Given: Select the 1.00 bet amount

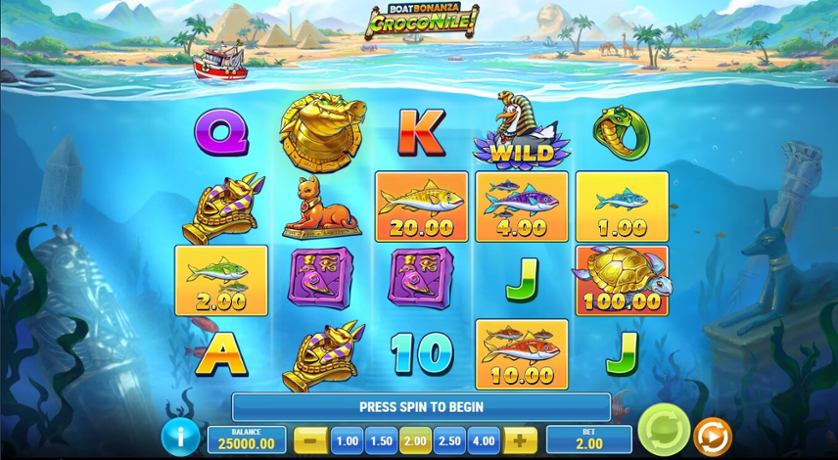Looking at the screenshot, I should (346, 440).
